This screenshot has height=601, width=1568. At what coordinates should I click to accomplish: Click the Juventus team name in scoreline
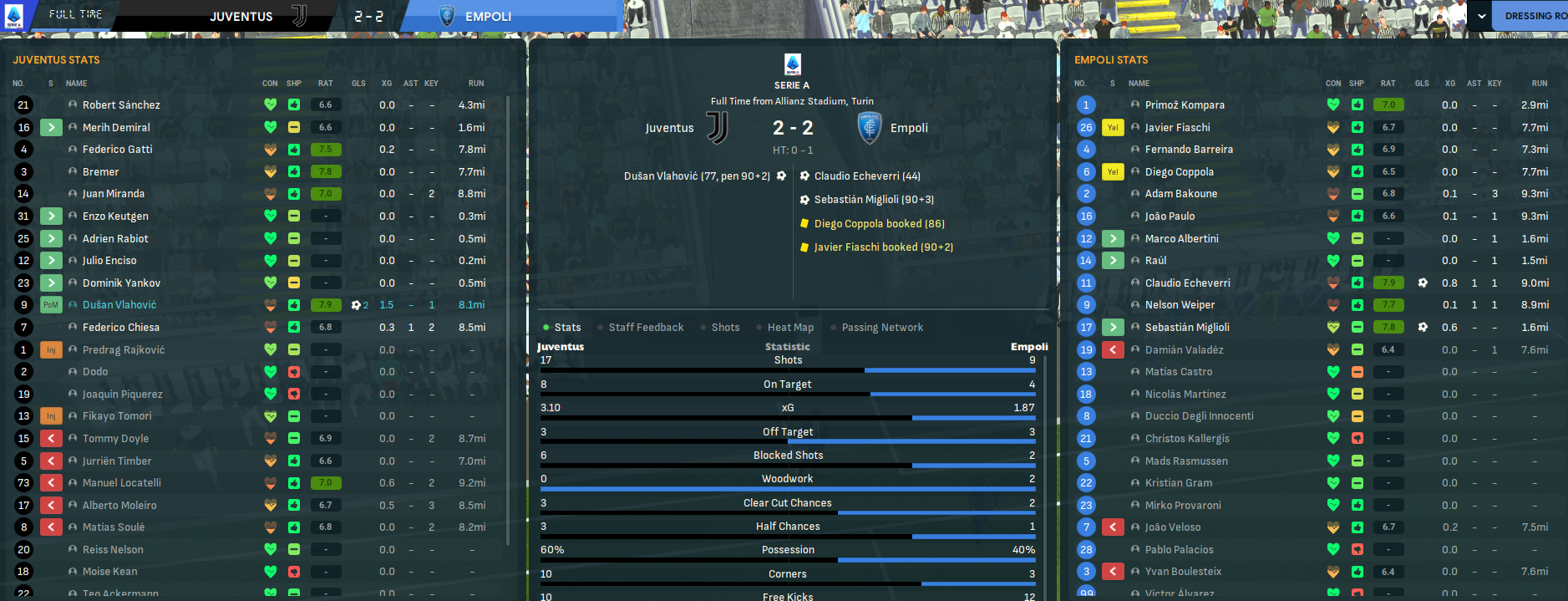tap(669, 128)
